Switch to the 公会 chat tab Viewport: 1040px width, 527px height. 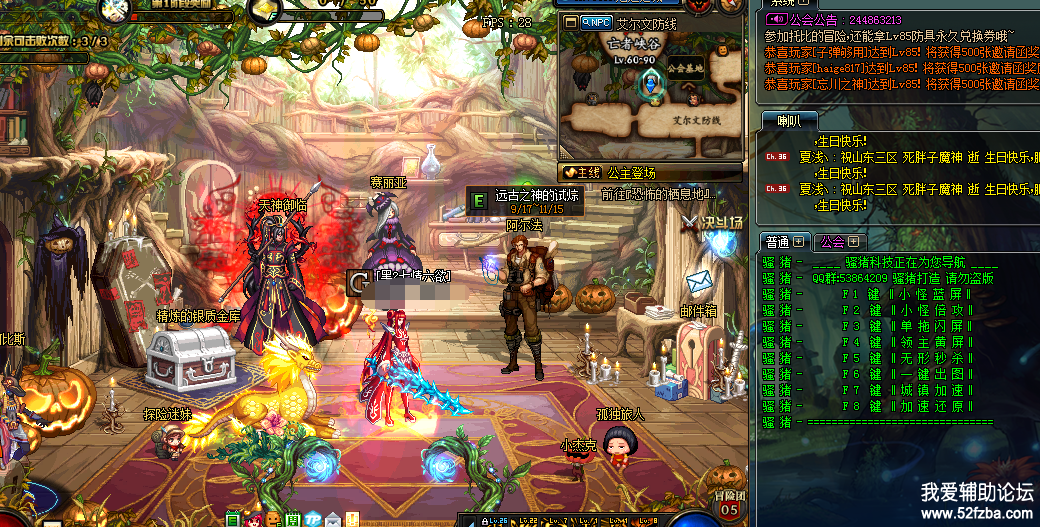(x=832, y=242)
